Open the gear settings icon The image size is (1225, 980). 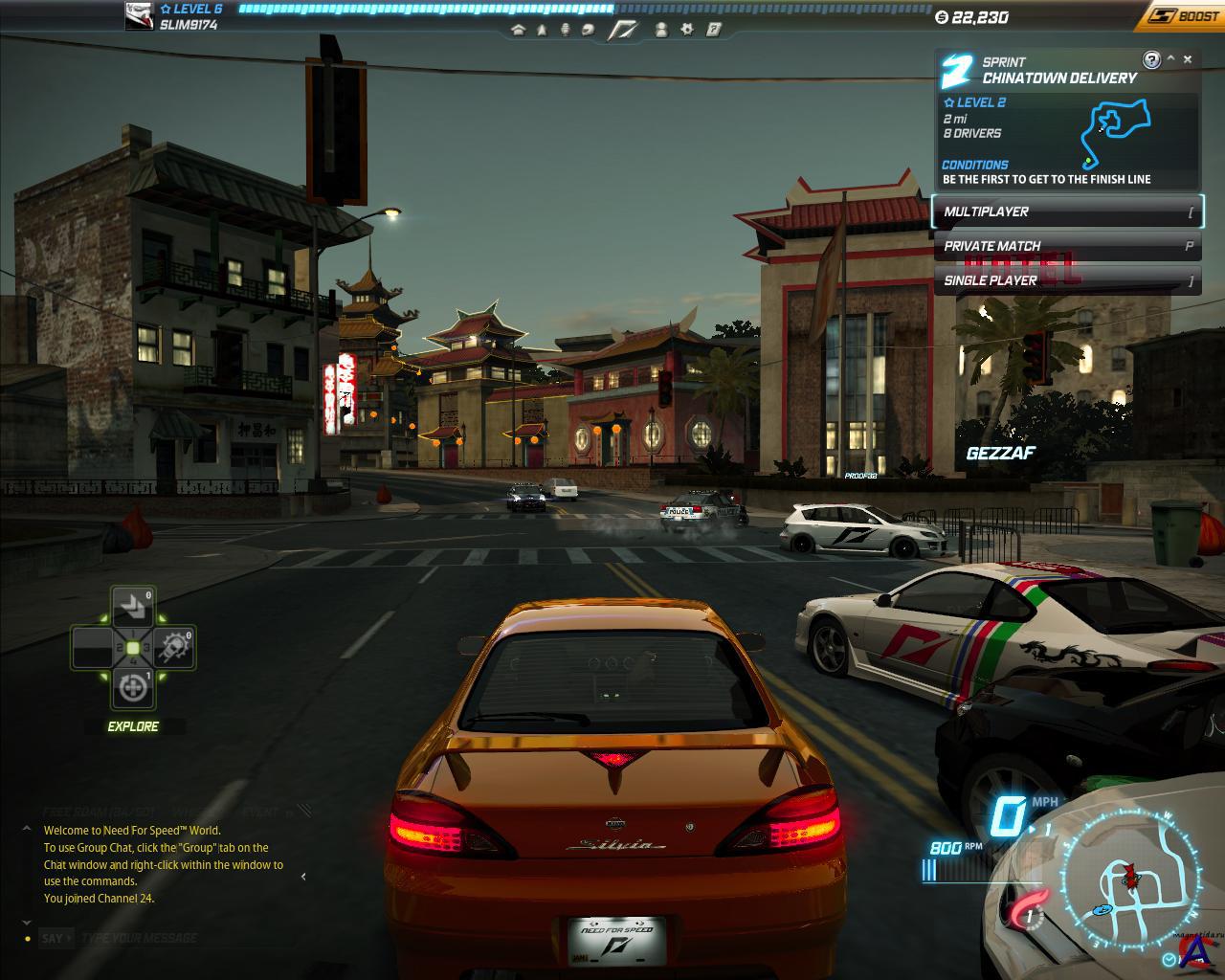pyautogui.click(x=687, y=30)
